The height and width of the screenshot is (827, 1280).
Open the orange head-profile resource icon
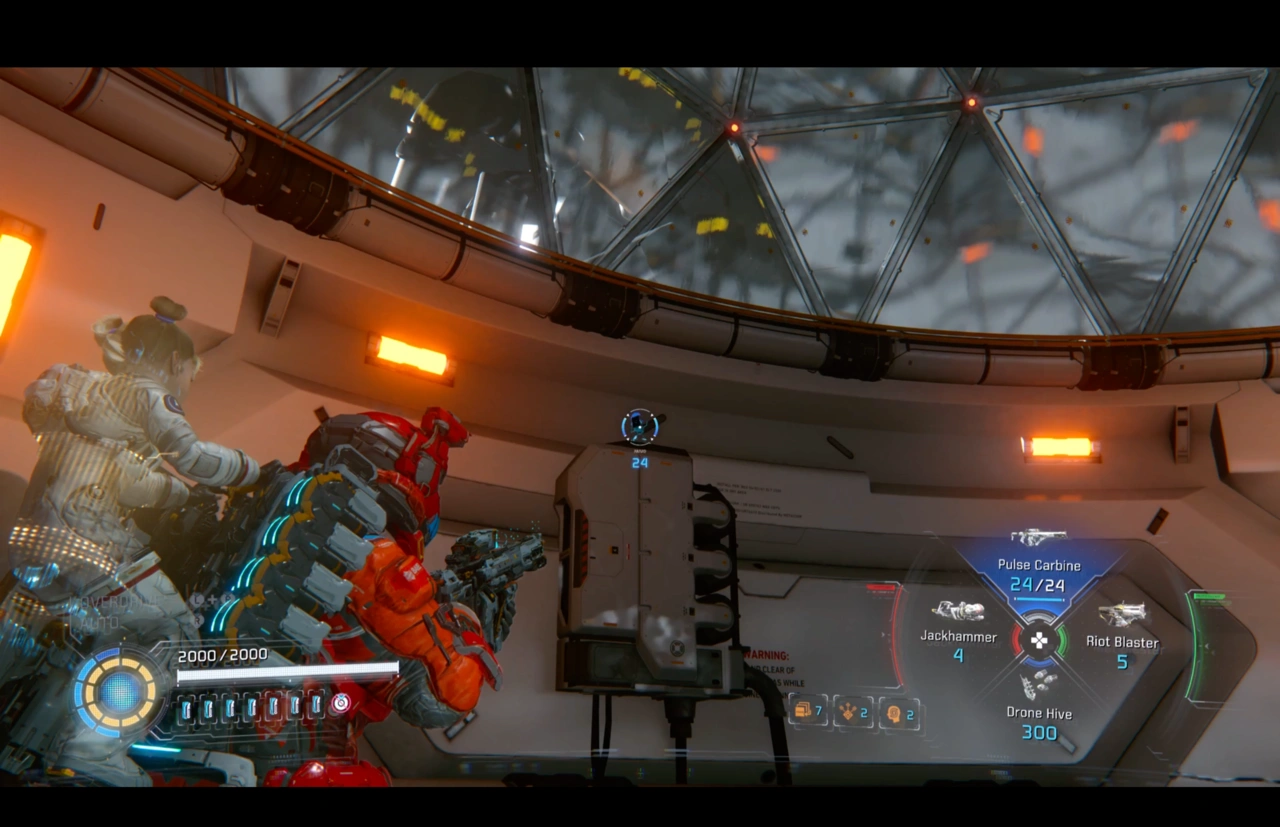(895, 713)
